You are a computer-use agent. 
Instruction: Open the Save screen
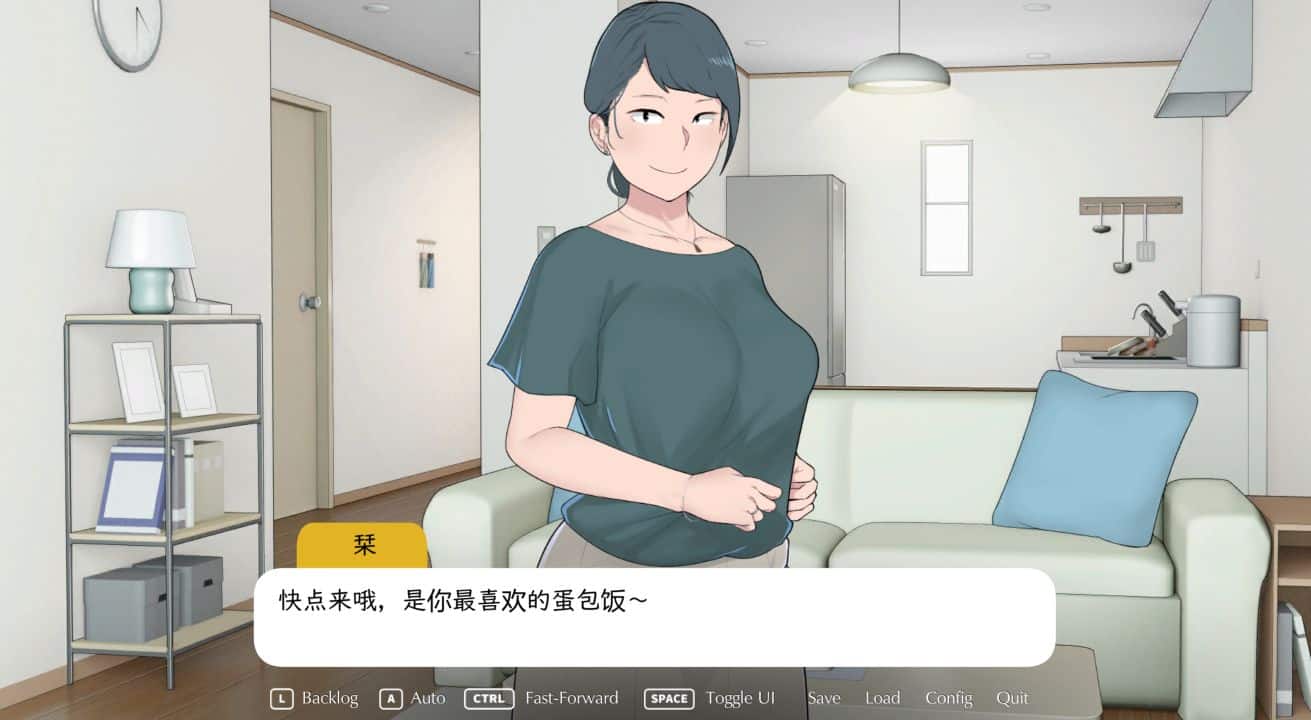(x=824, y=698)
